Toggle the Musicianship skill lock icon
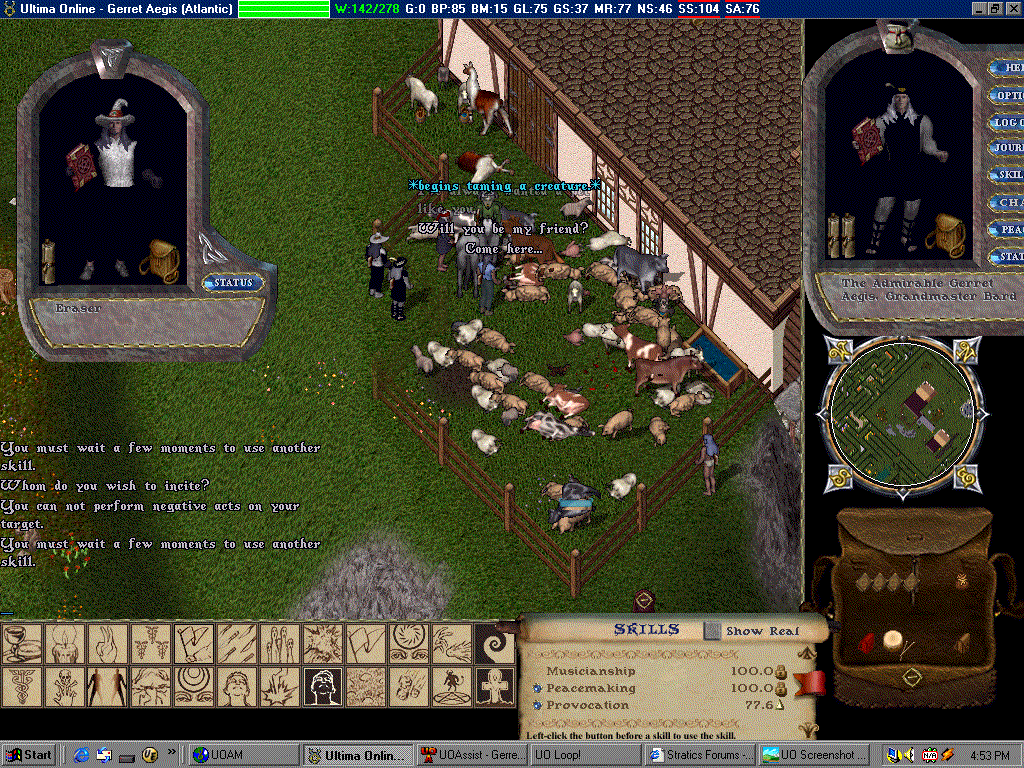The height and width of the screenshot is (768, 1024). click(782, 672)
